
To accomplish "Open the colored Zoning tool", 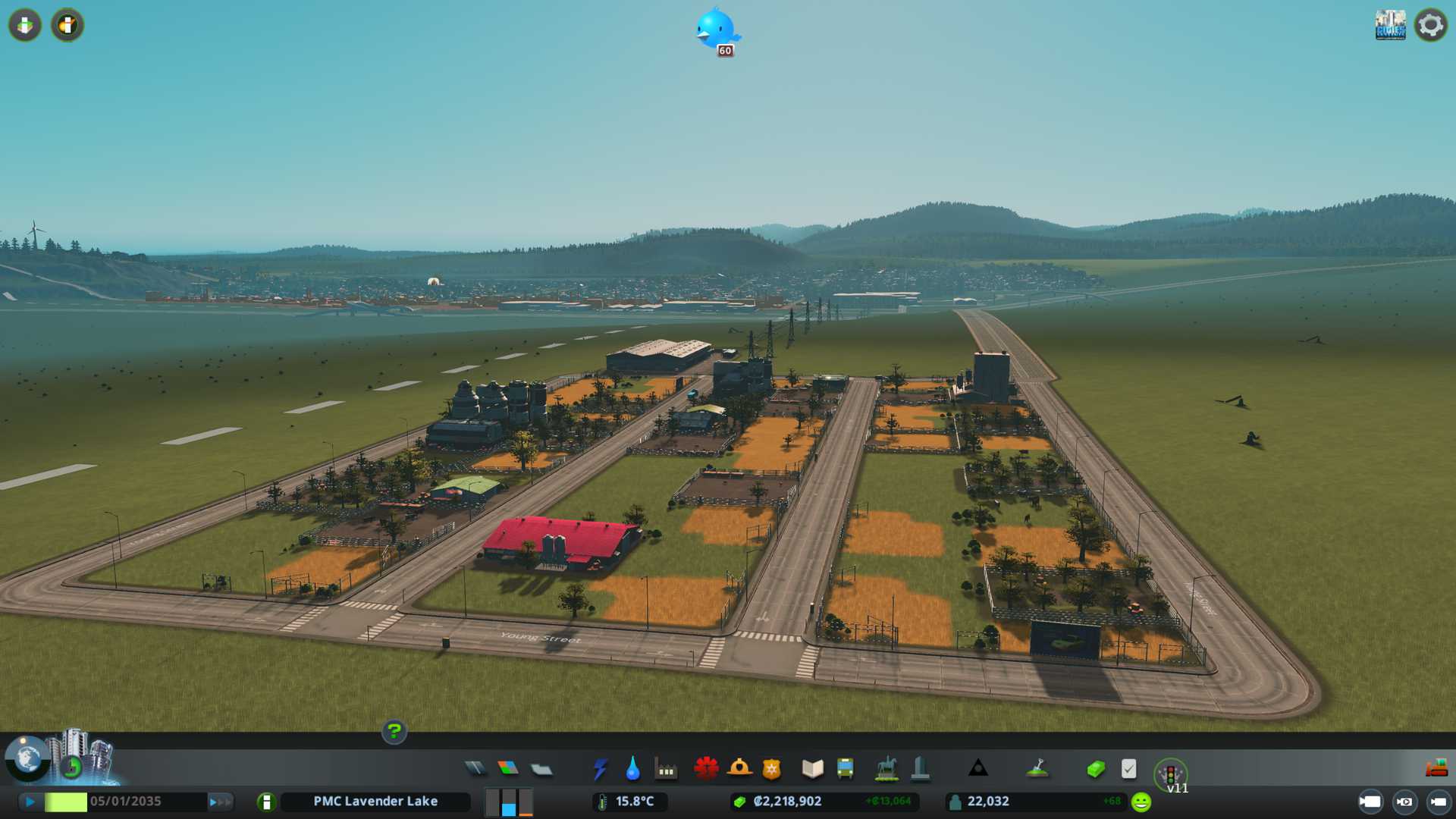I will [x=508, y=769].
